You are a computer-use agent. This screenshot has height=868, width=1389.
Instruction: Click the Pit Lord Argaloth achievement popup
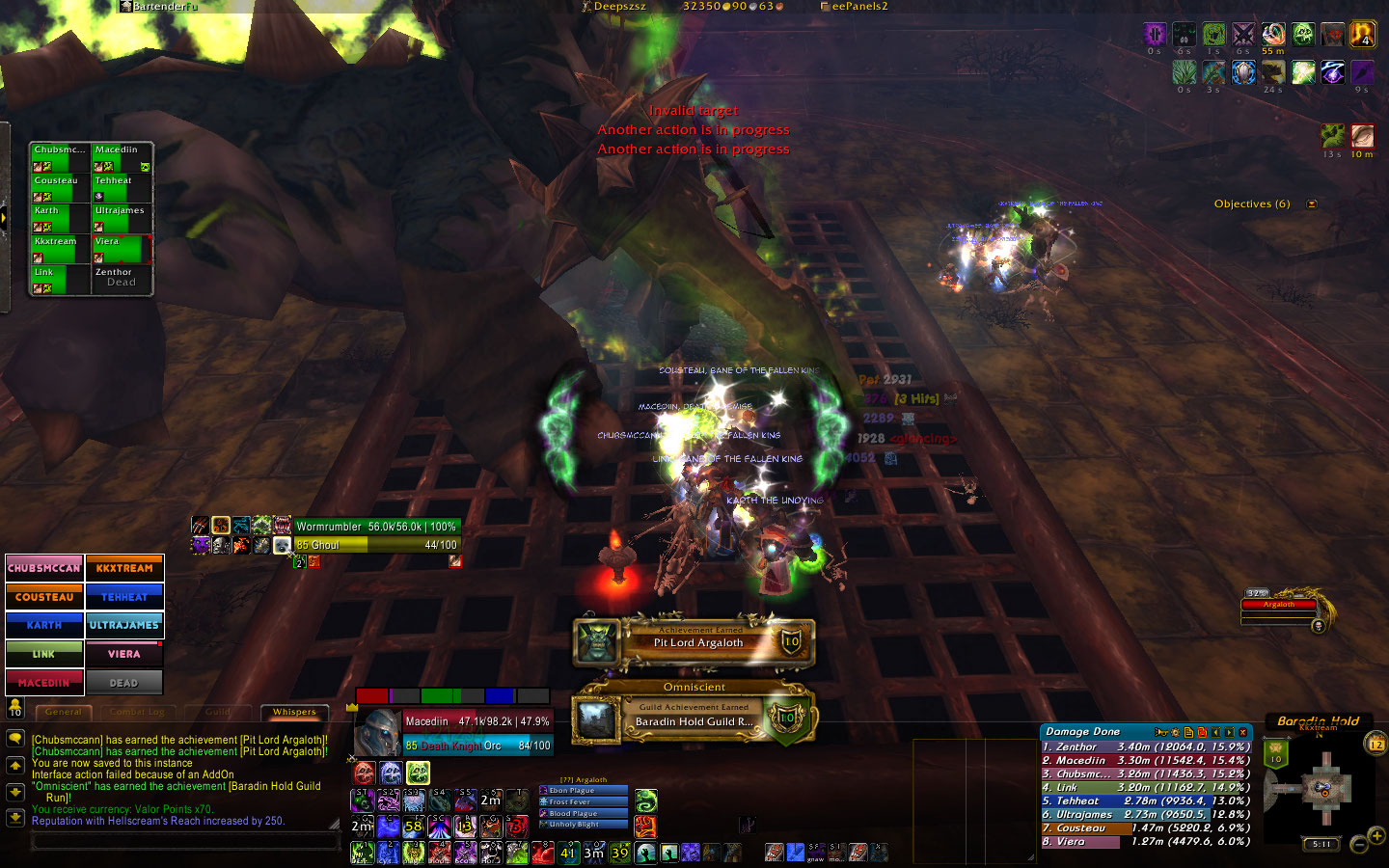[694, 642]
